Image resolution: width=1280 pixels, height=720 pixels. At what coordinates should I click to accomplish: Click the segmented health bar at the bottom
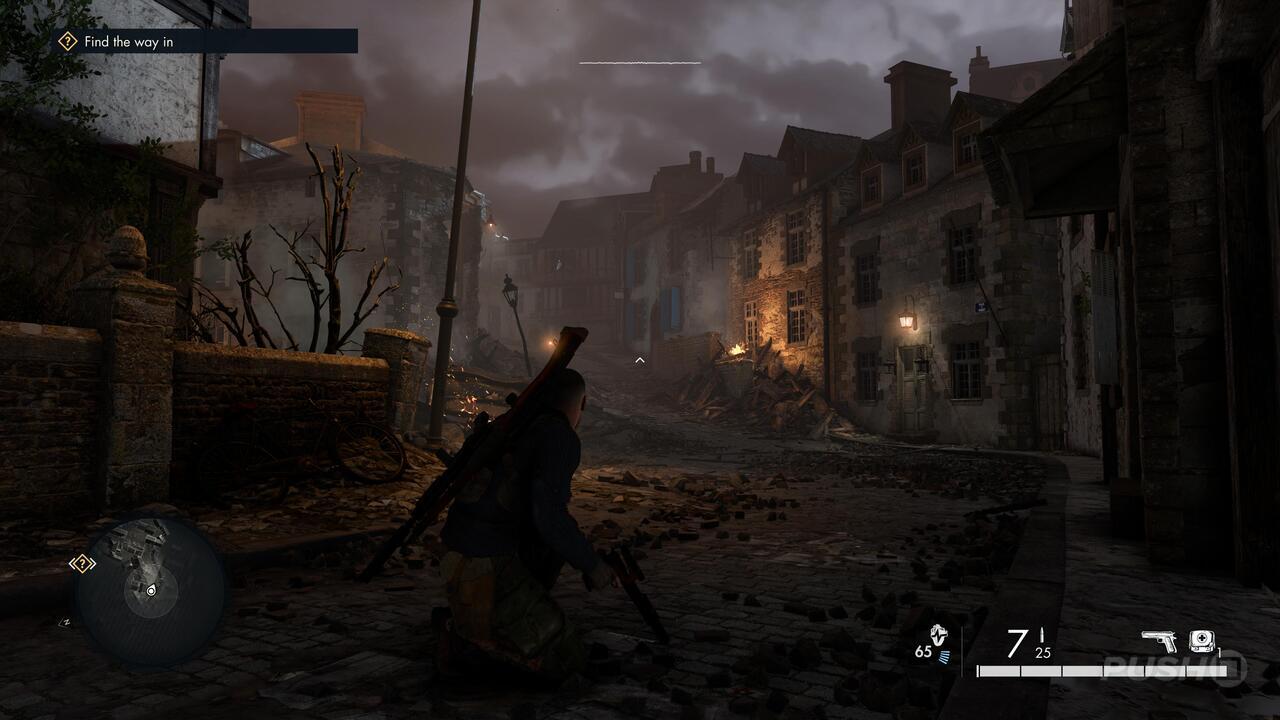(1100, 670)
